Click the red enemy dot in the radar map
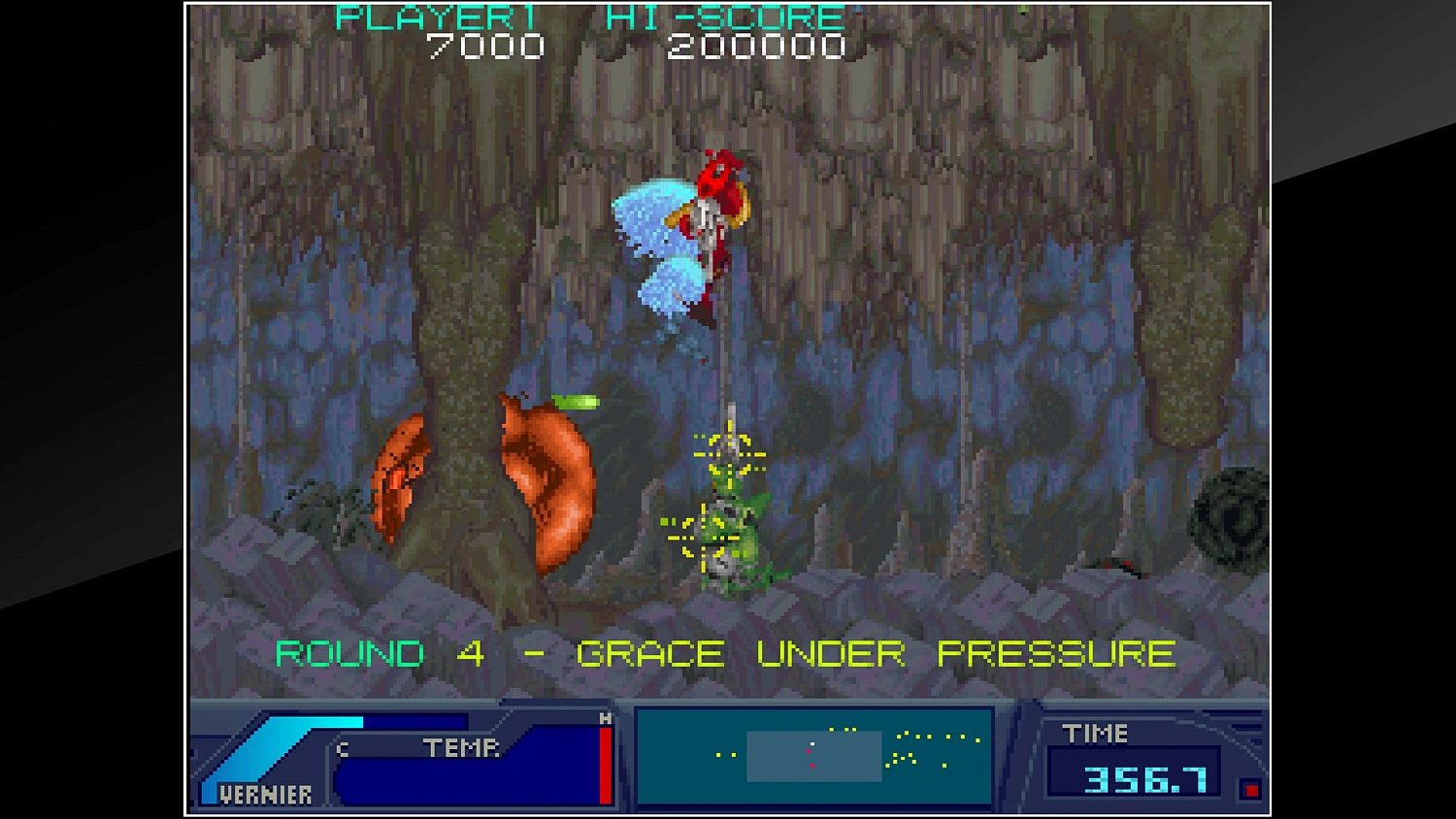 point(809,751)
